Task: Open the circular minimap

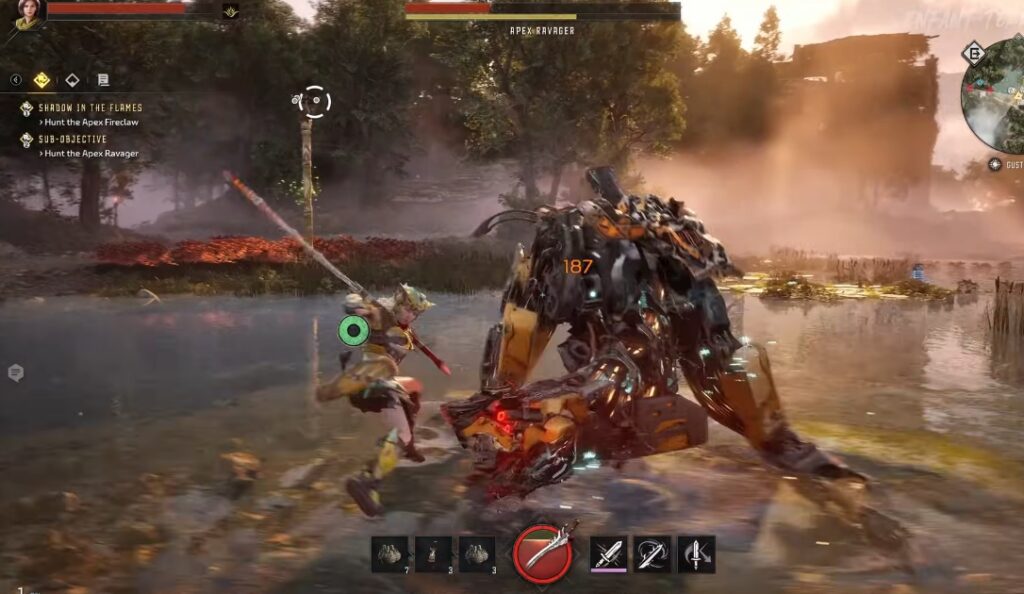Action: pos(994,95)
